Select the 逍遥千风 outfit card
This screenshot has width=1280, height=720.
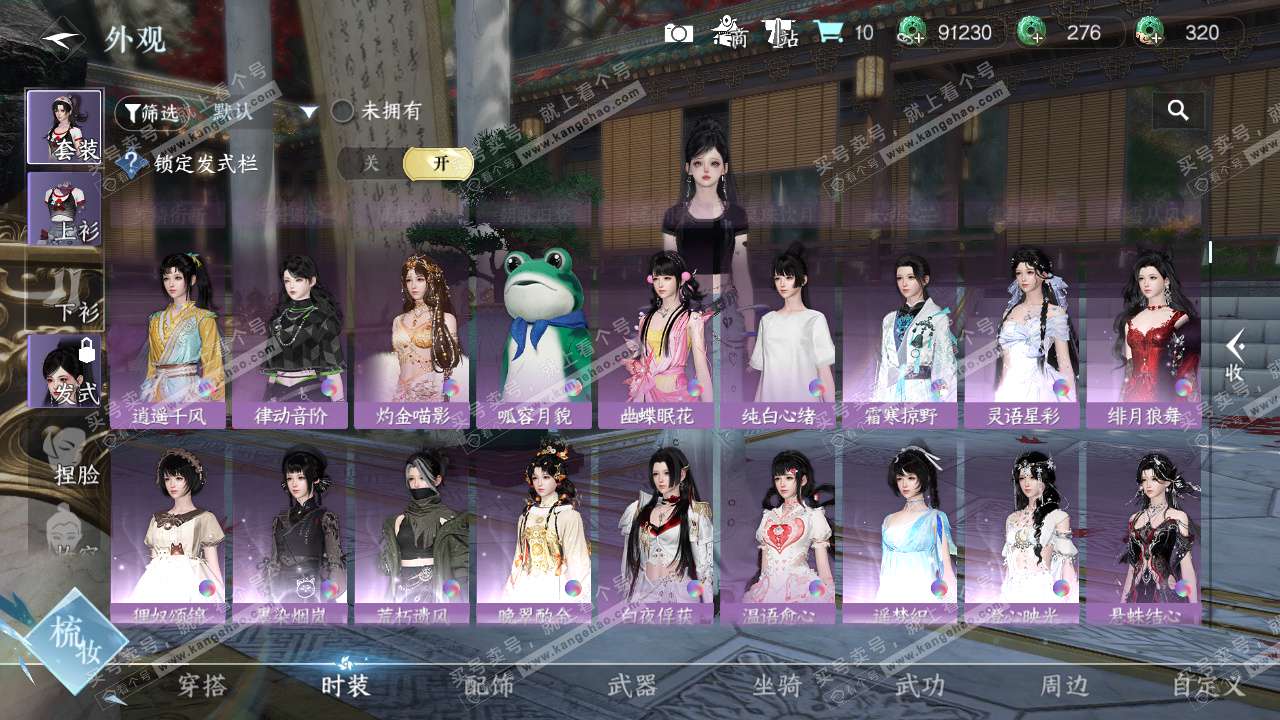[169, 340]
